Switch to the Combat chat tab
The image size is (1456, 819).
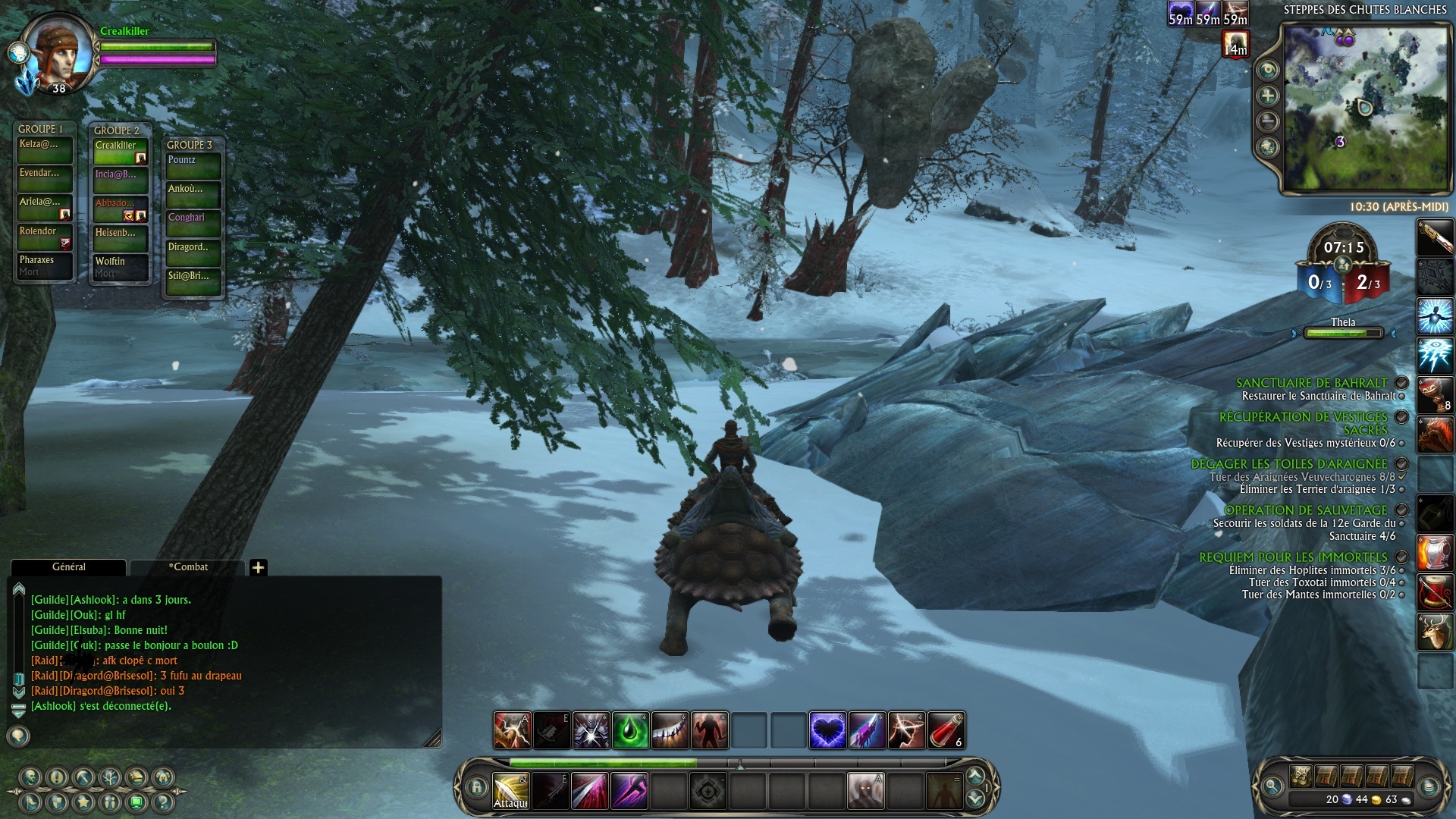pyautogui.click(x=188, y=567)
